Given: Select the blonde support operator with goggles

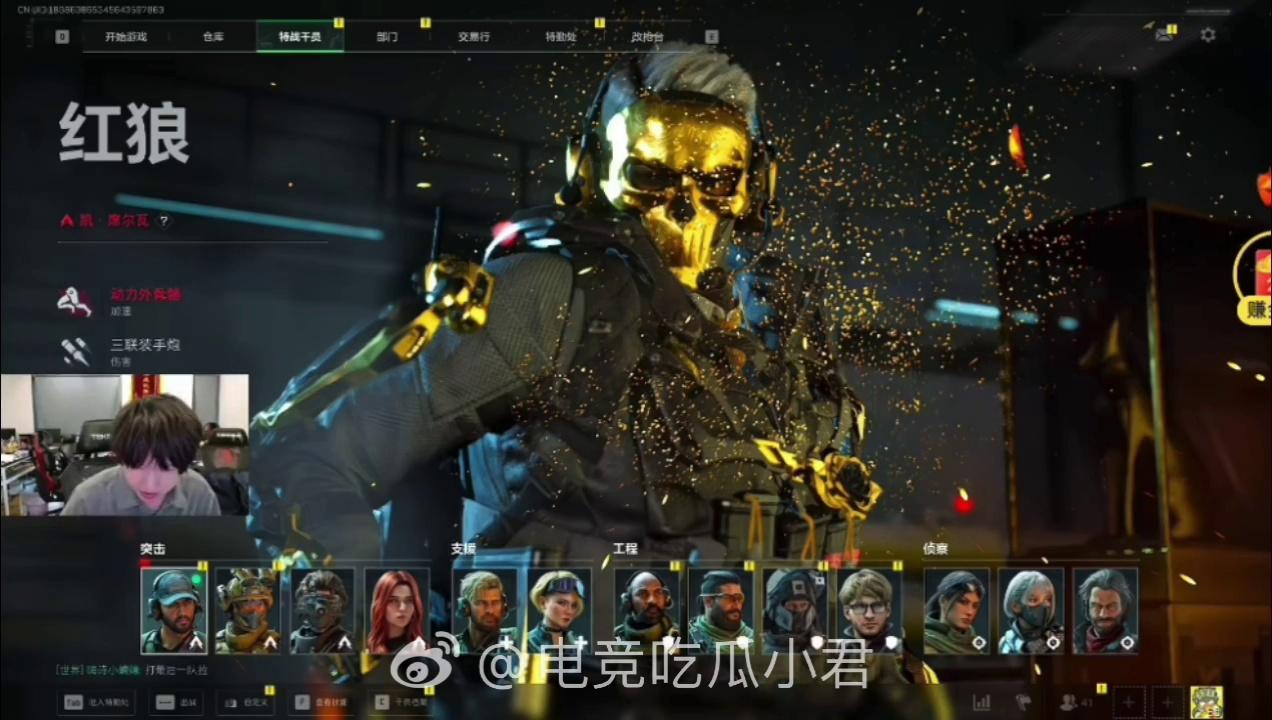Looking at the screenshot, I should click(559, 610).
